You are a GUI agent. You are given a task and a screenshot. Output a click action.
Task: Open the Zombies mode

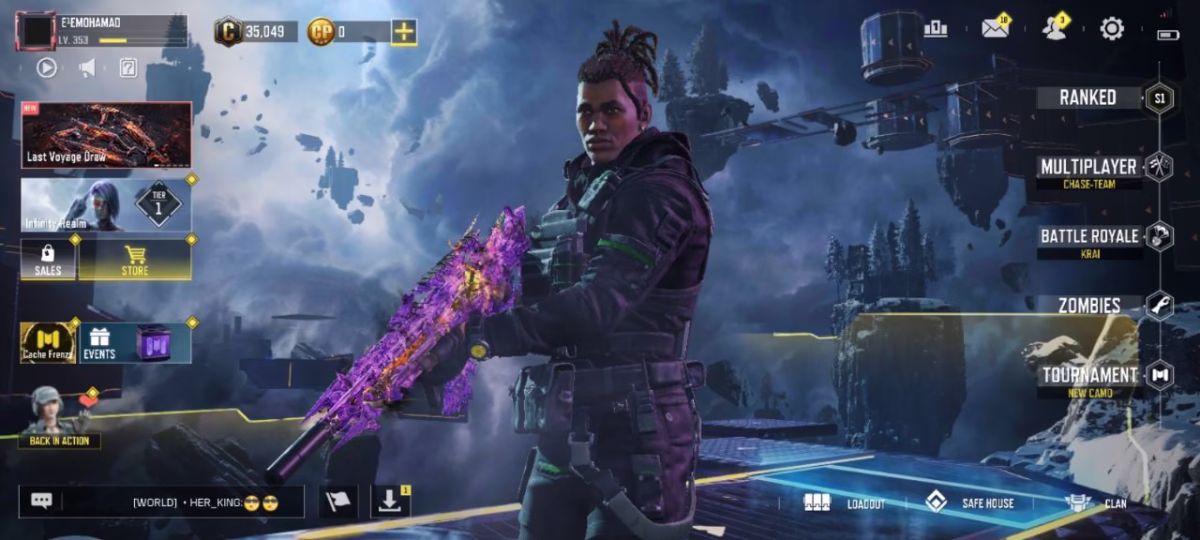tap(1090, 305)
